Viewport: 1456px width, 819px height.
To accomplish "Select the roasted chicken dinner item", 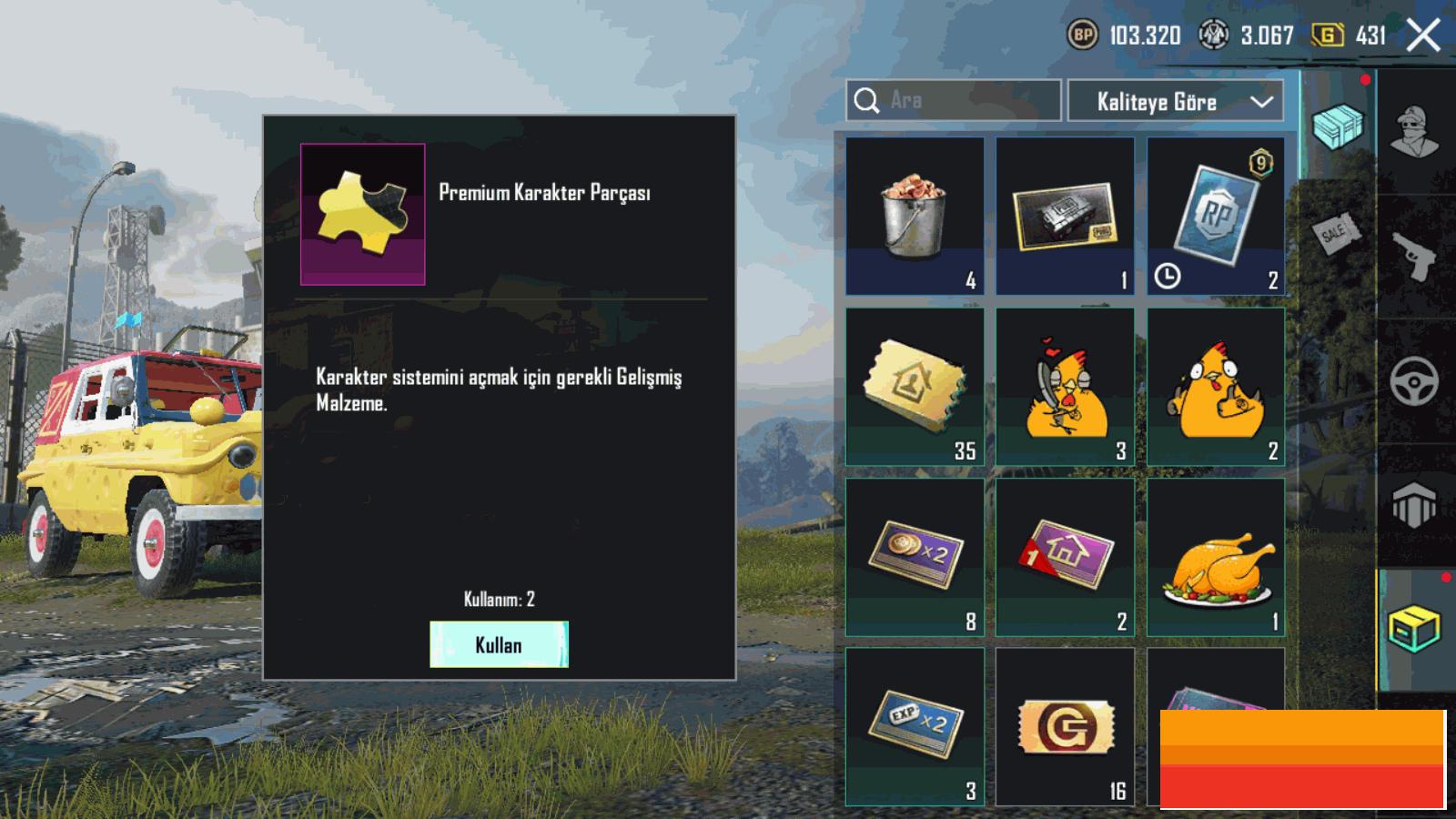I will tap(1216, 557).
